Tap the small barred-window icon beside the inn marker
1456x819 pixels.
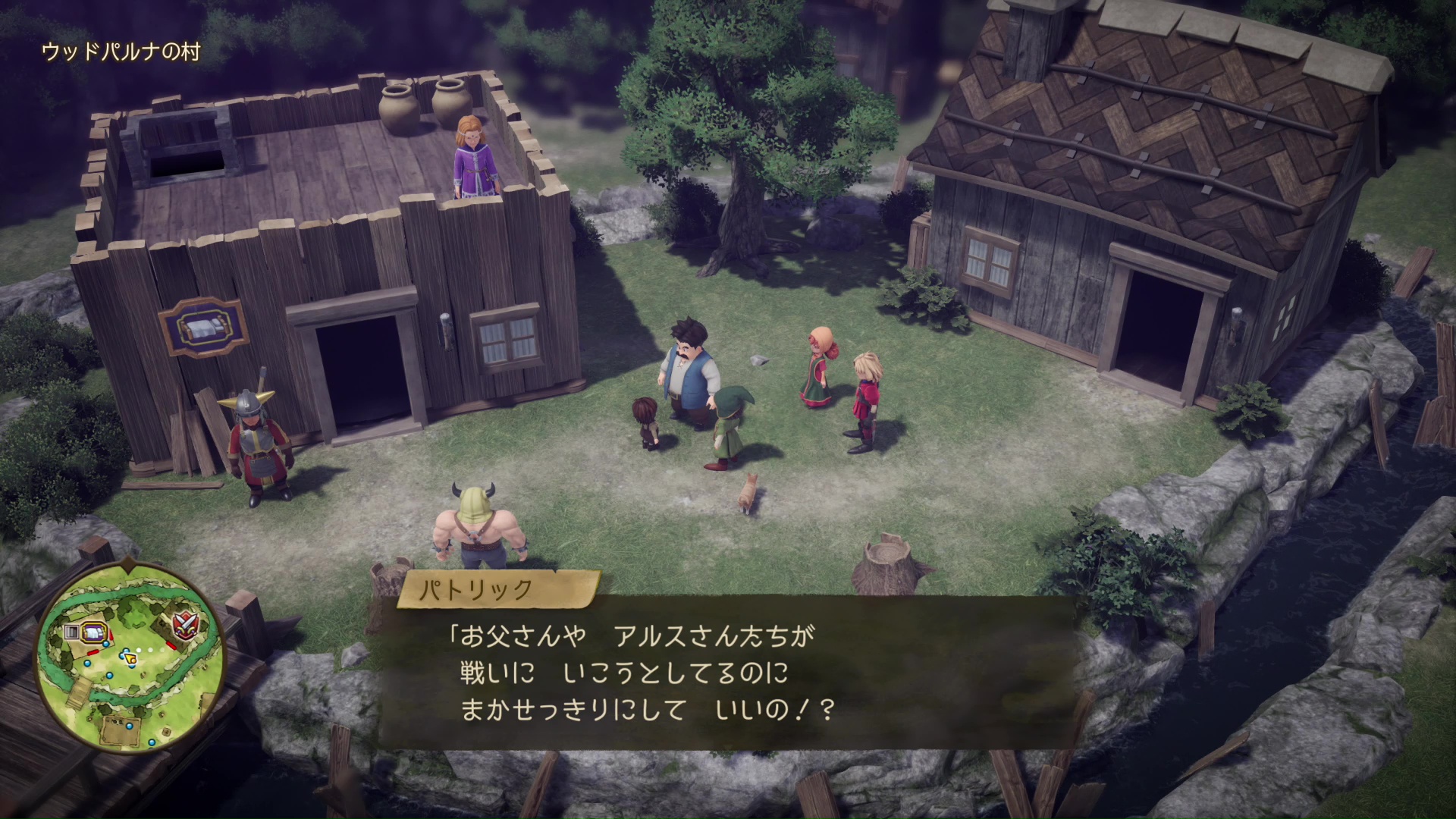(x=72, y=631)
